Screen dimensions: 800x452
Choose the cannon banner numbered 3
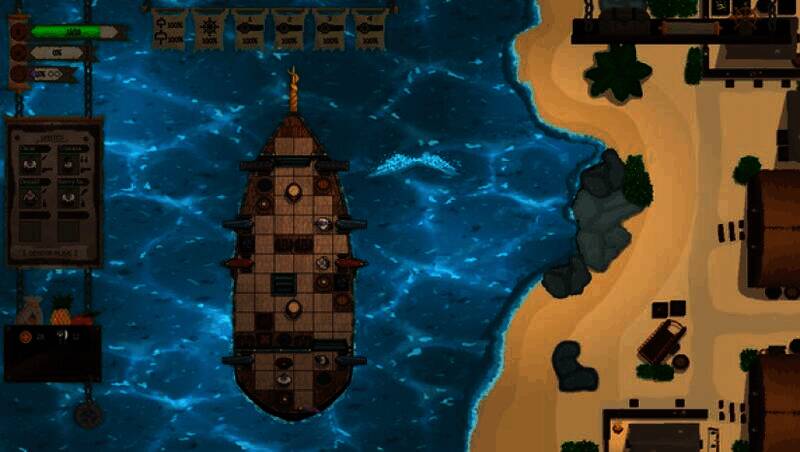click(x=329, y=29)
